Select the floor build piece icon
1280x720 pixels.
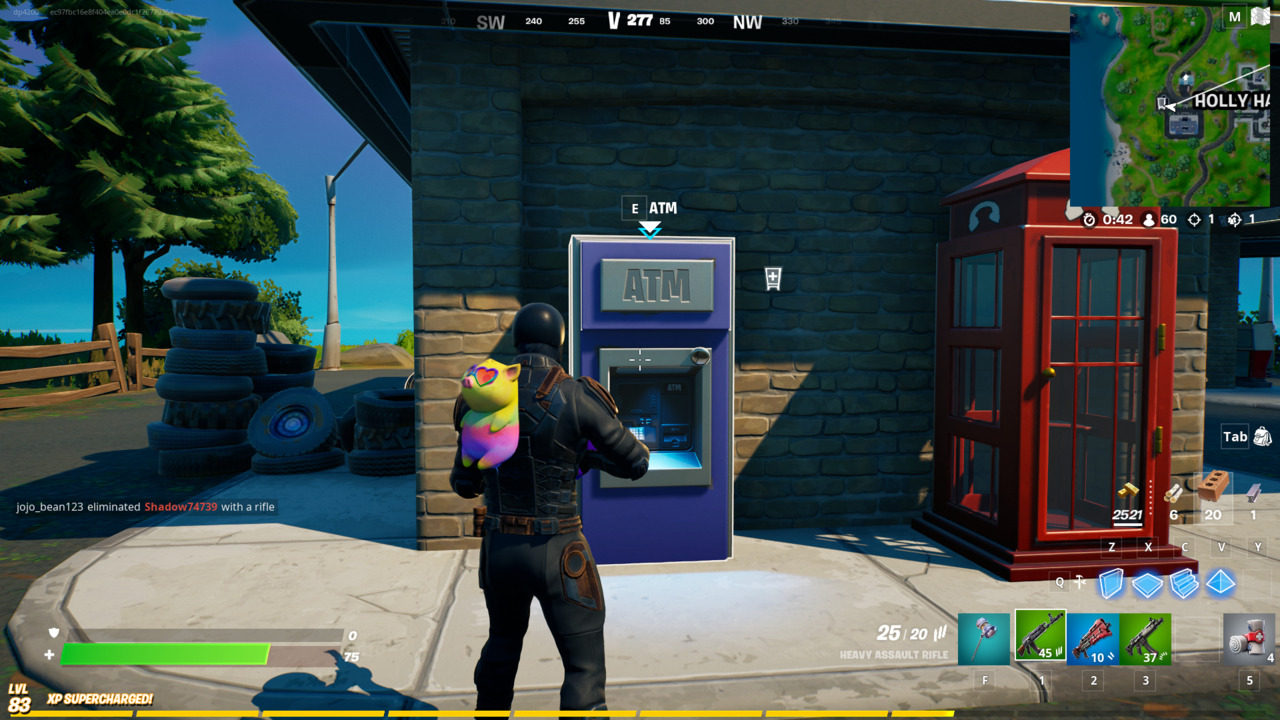coord(1146,583)
